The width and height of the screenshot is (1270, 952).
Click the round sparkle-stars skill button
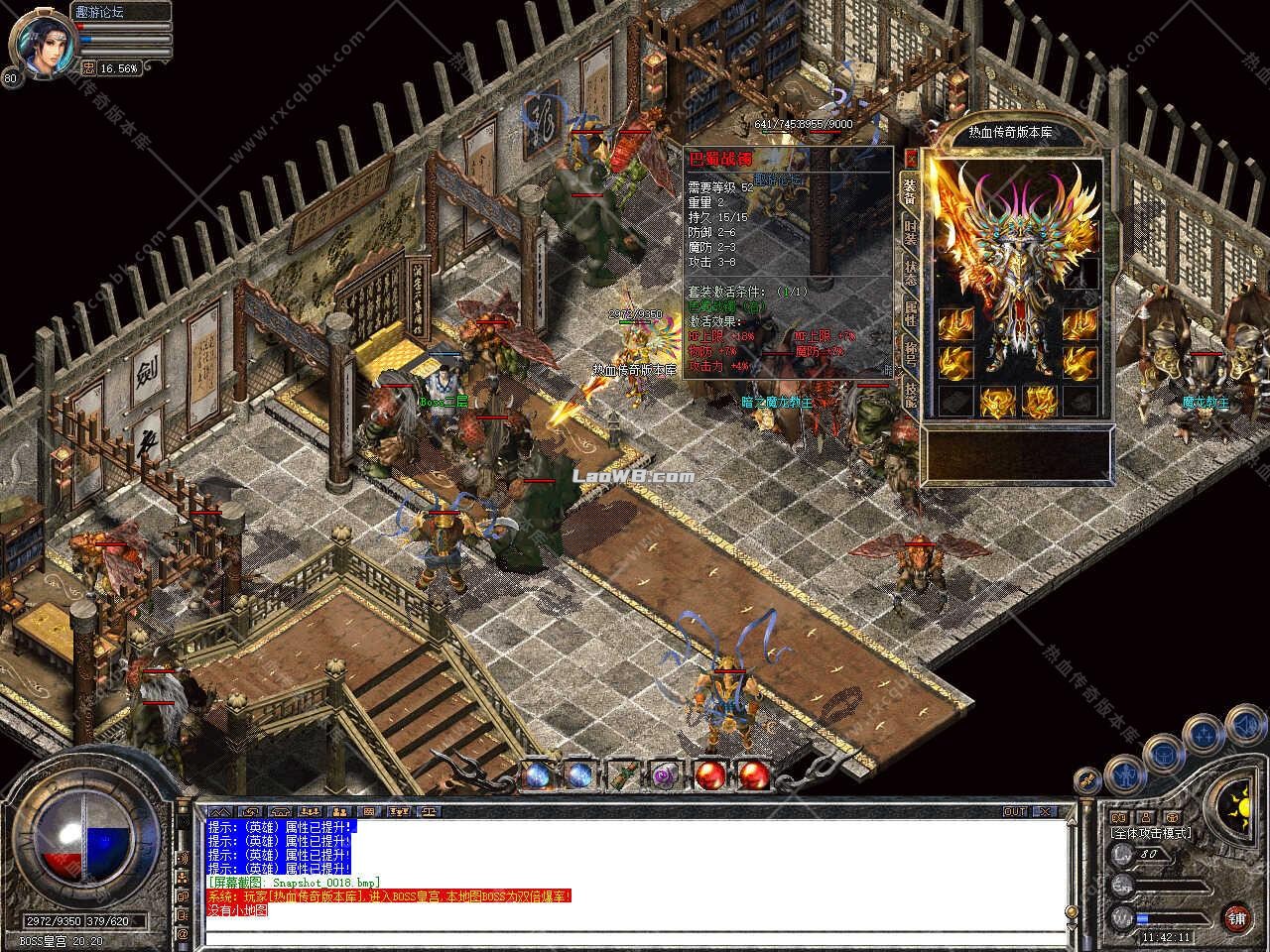click(1205, 734)
